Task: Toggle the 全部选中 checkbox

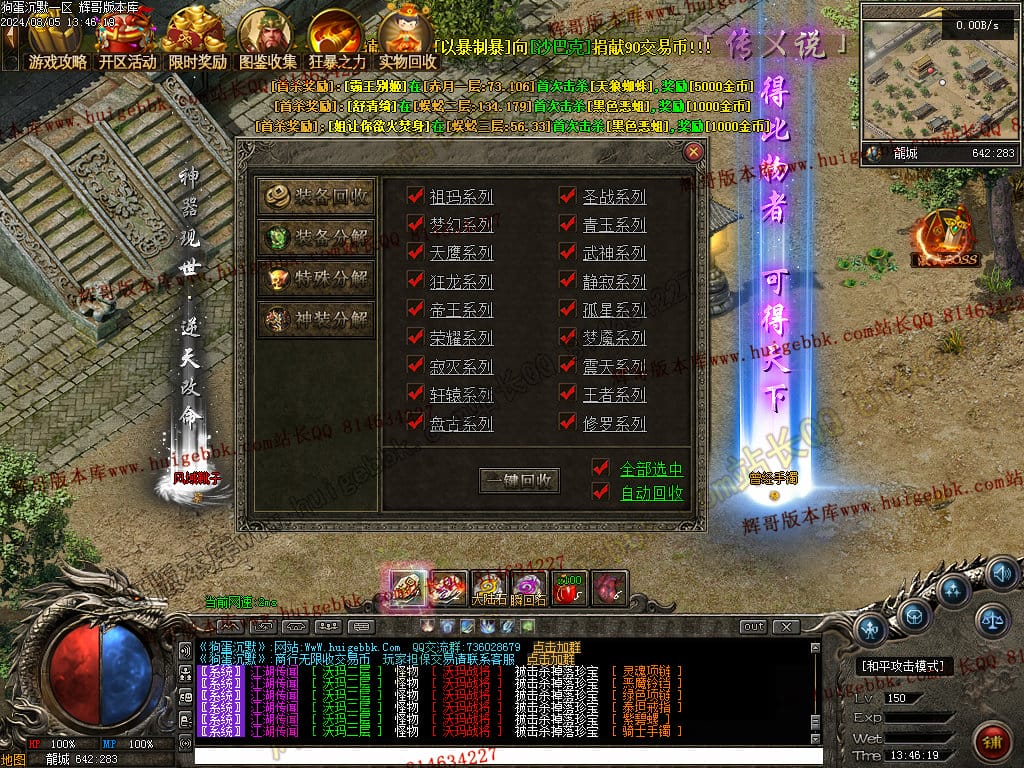Action: coord(600,468)
